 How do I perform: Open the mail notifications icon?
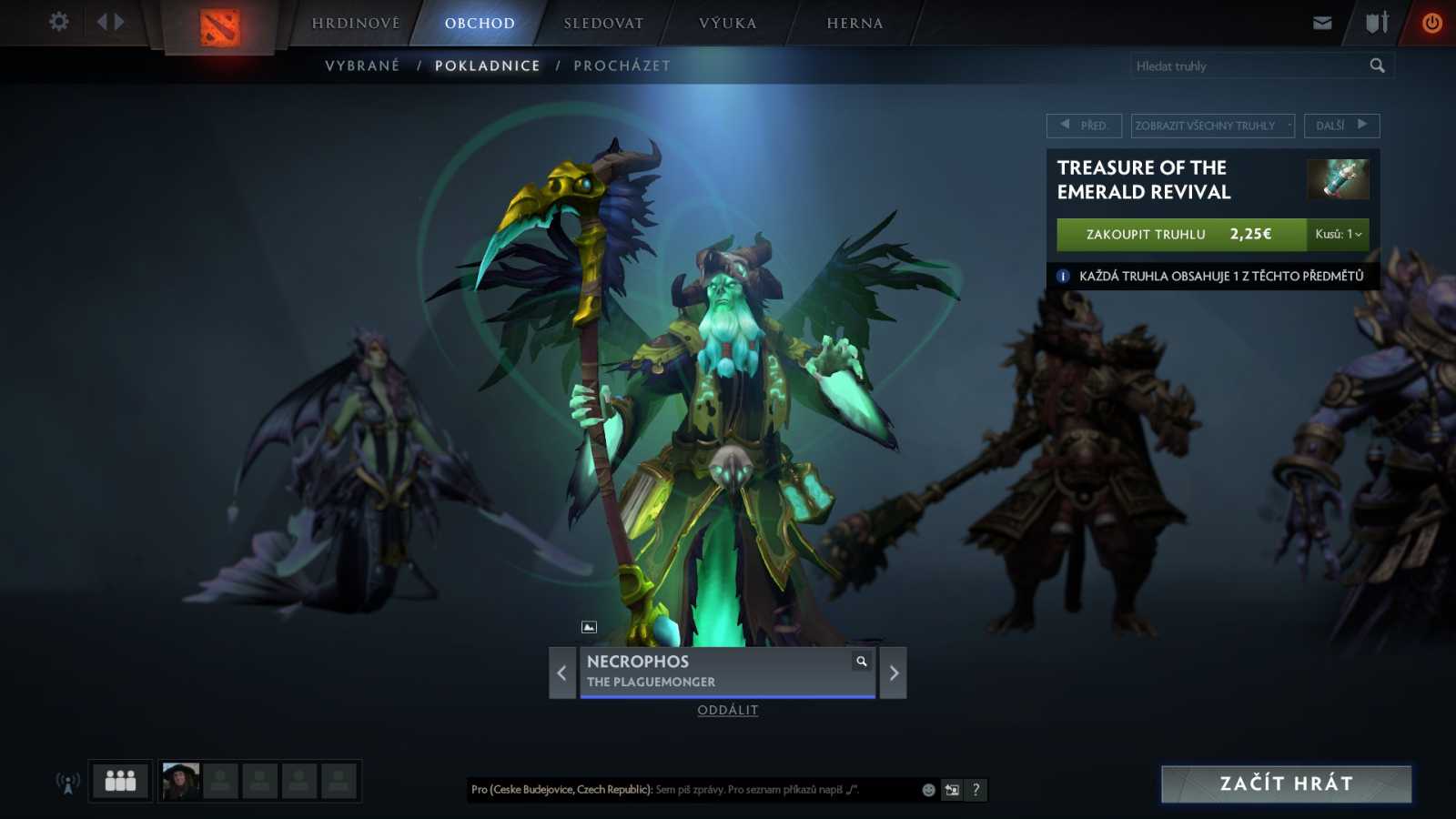click(1321, 22)
